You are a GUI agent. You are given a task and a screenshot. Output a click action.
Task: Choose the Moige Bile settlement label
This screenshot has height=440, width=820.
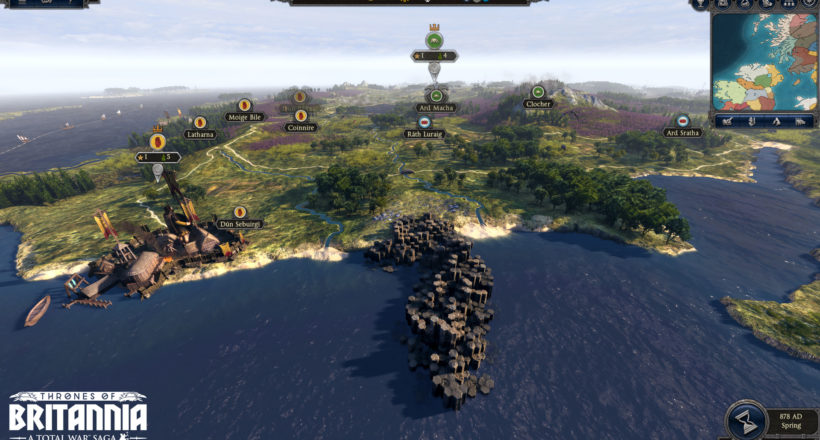[x=244, y=117]
